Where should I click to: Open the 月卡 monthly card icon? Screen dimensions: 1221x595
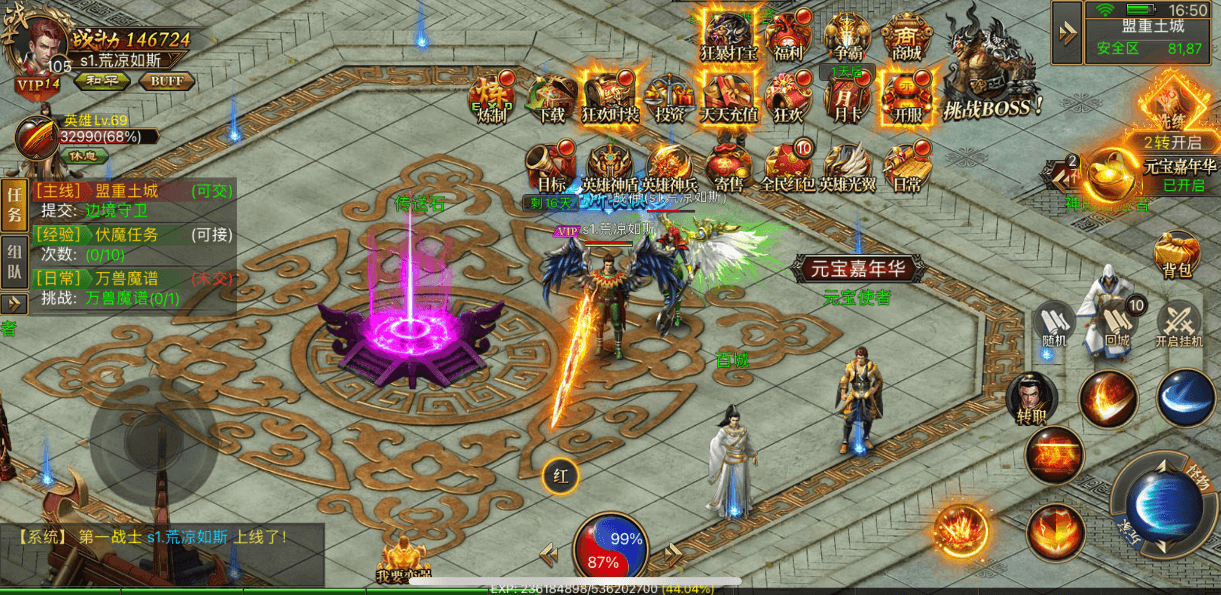[846, 99]
